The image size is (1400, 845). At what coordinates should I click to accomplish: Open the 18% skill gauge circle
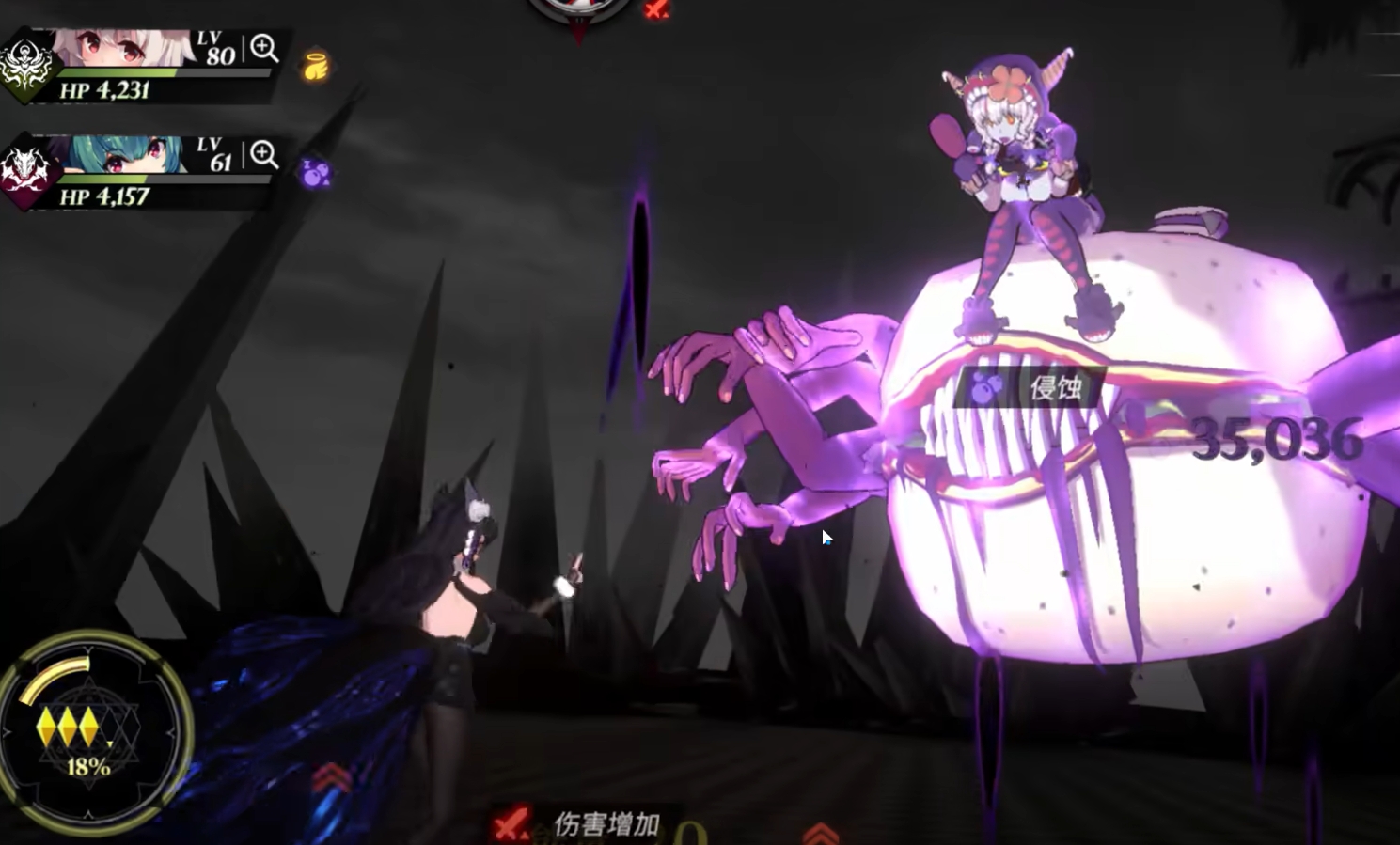89,731
